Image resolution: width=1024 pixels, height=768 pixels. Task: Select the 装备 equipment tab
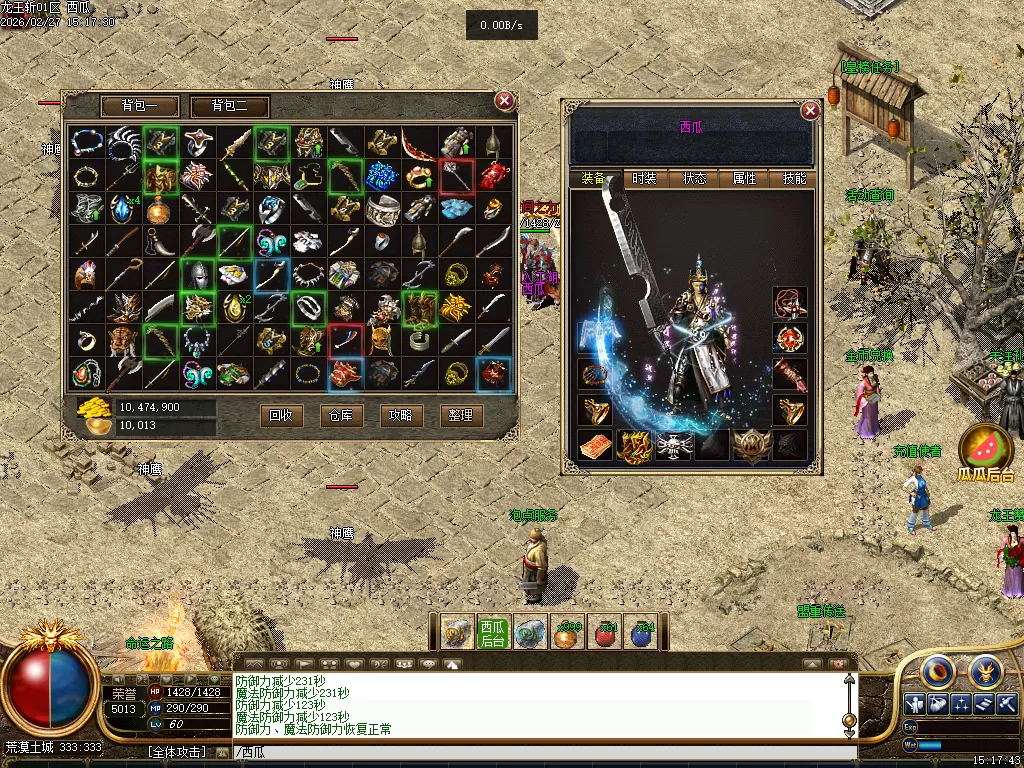pyautogui.click(x=593, y=179)
